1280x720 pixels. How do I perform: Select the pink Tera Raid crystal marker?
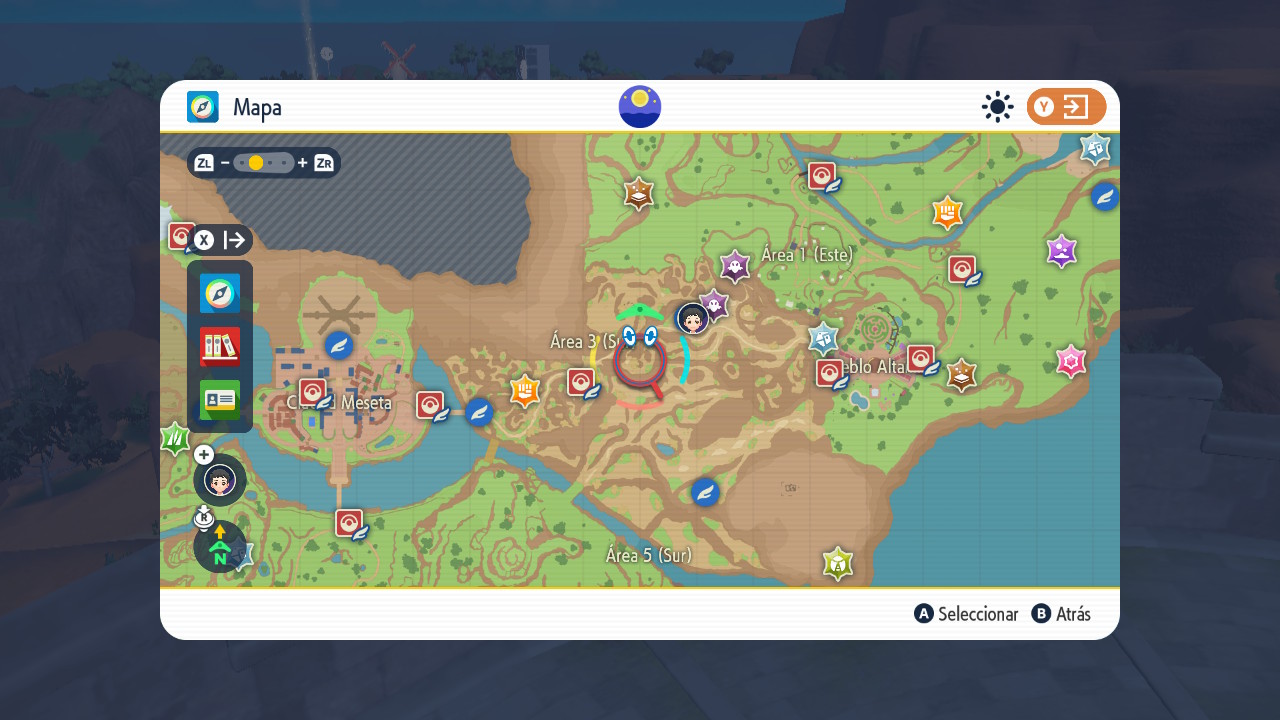(1071, 361)
